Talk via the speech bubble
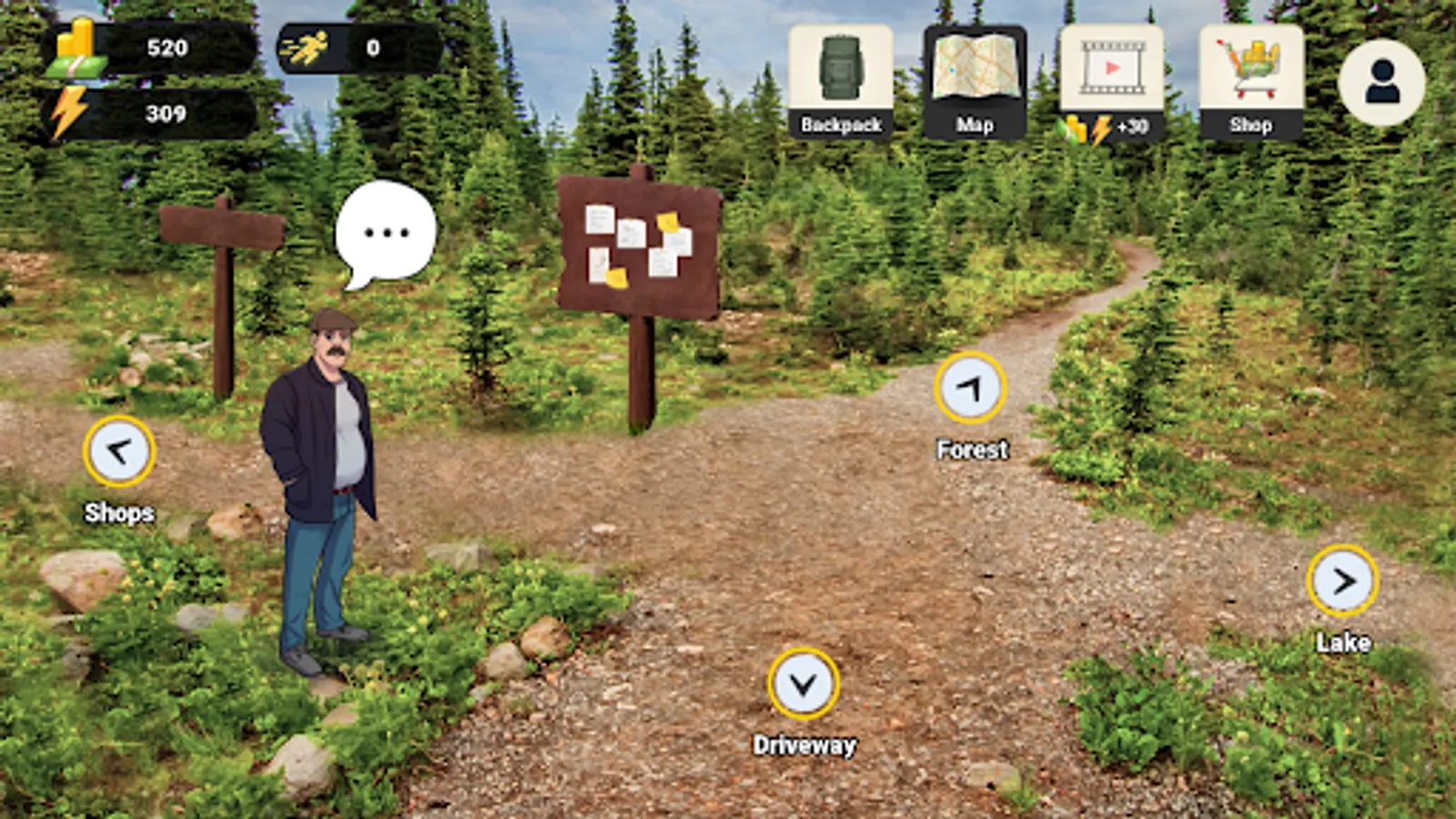The image size is (1456, 819). pos(386,232)
